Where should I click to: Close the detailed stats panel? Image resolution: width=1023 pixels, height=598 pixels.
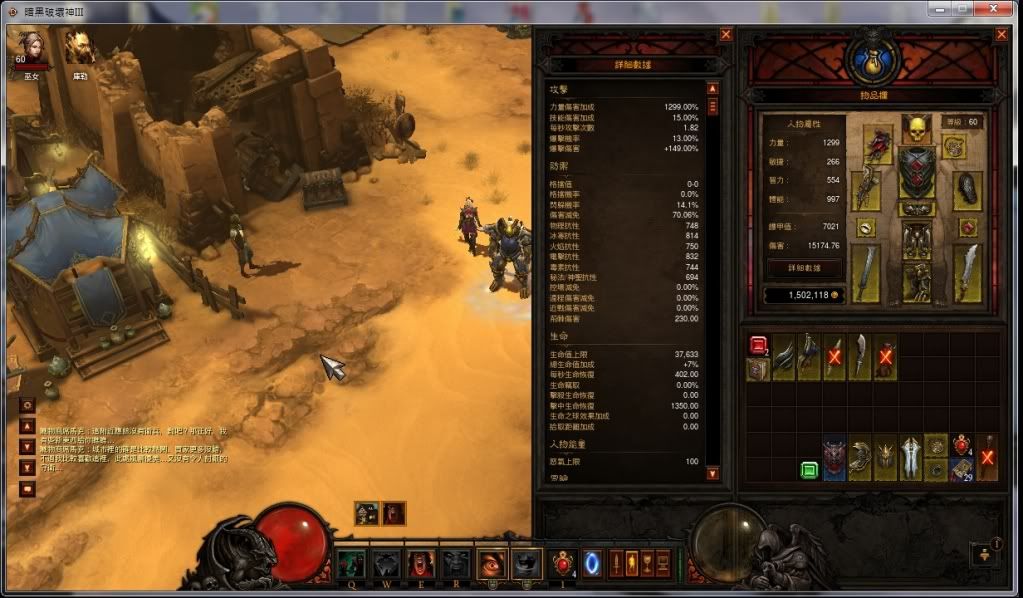coord(726,34)
